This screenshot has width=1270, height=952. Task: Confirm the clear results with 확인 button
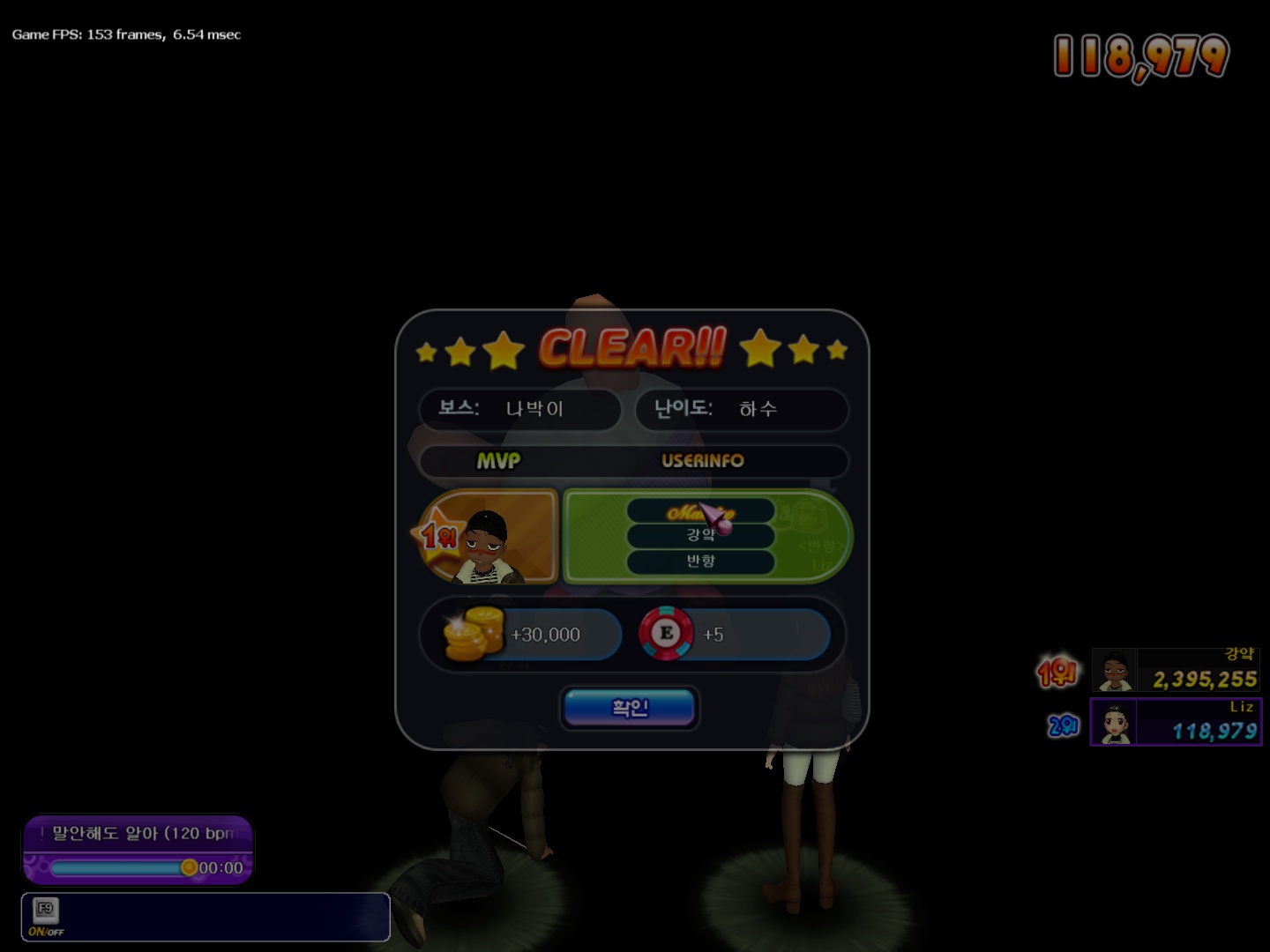point(630,708)
